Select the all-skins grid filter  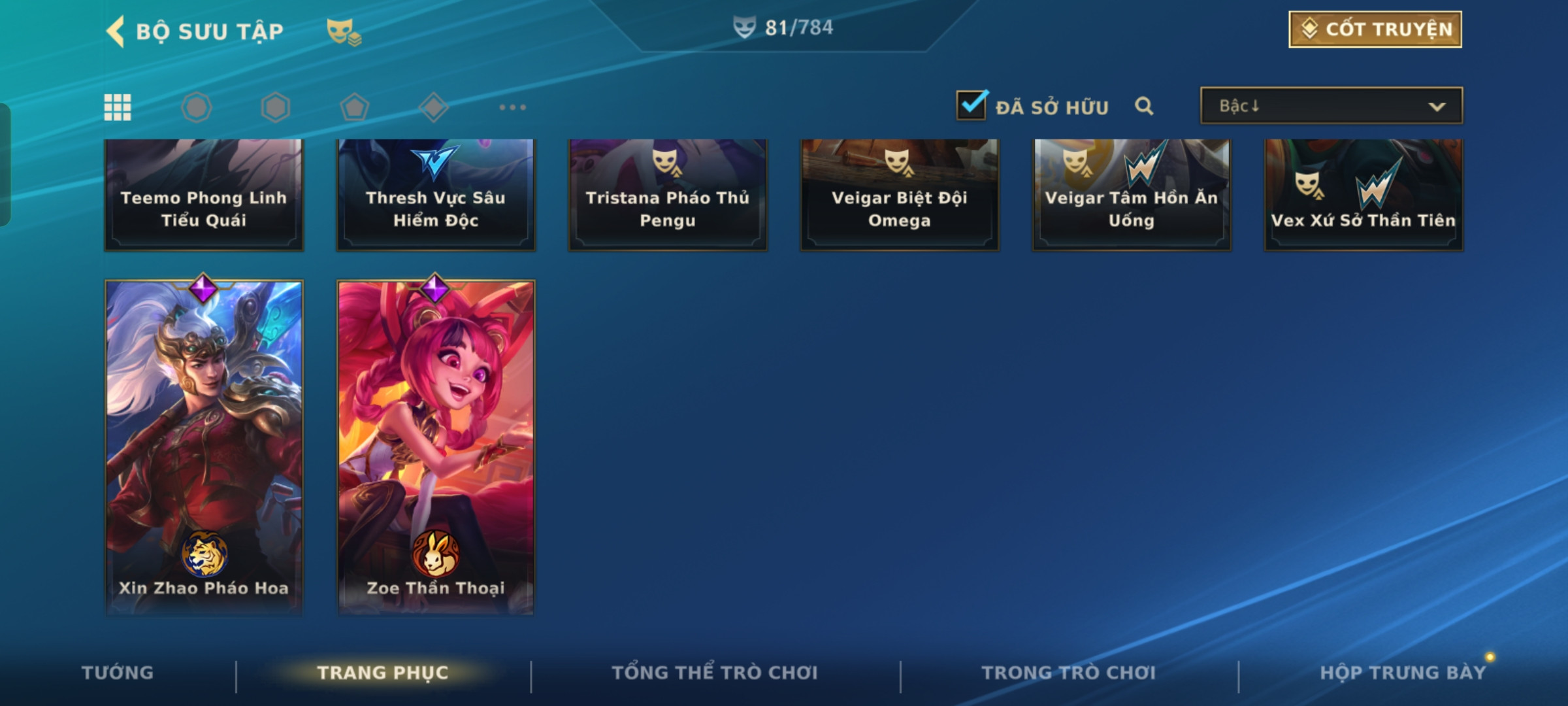(x=118, y=107)
